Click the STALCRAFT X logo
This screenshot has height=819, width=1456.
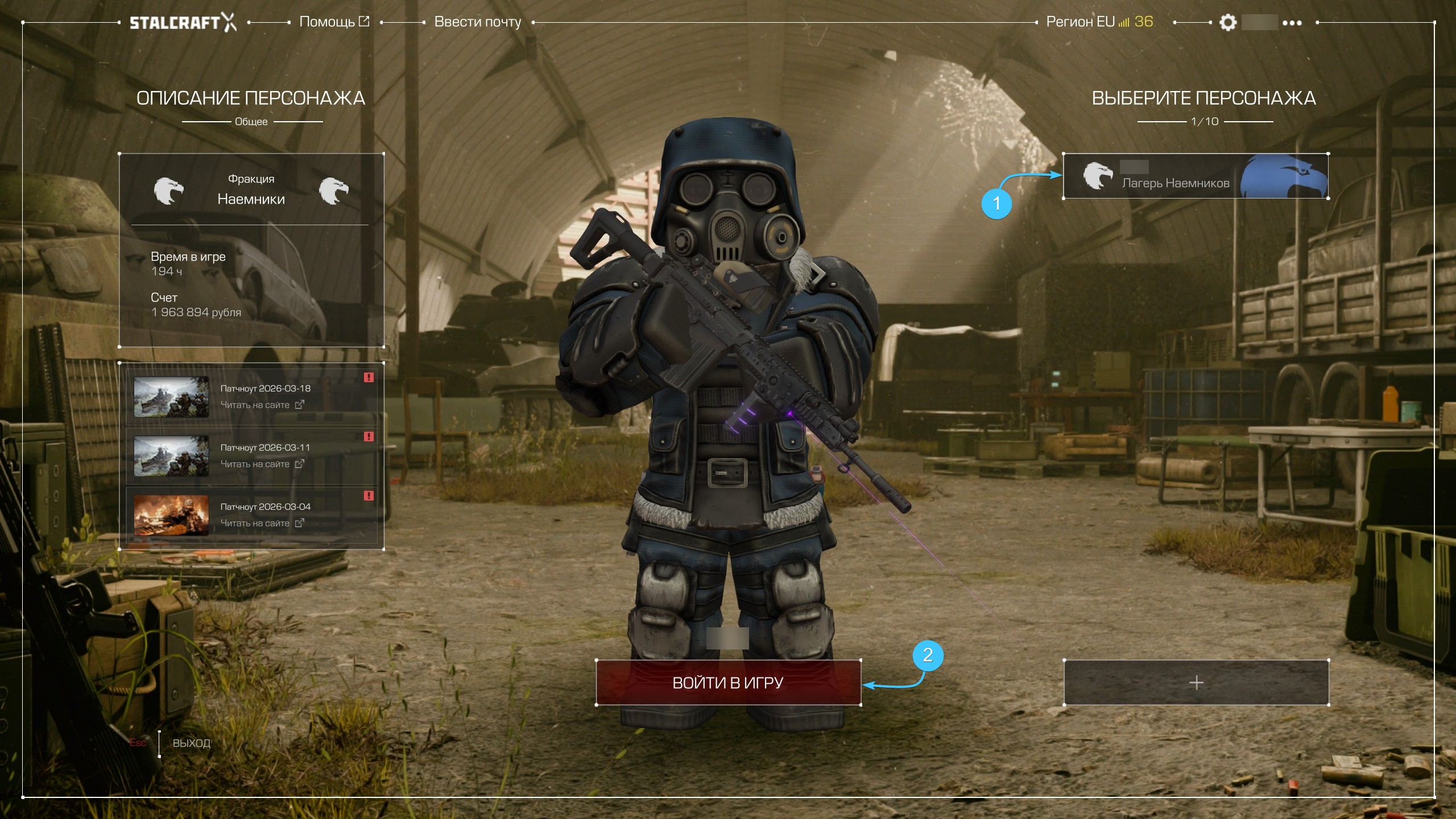click(x=183, y=23)
